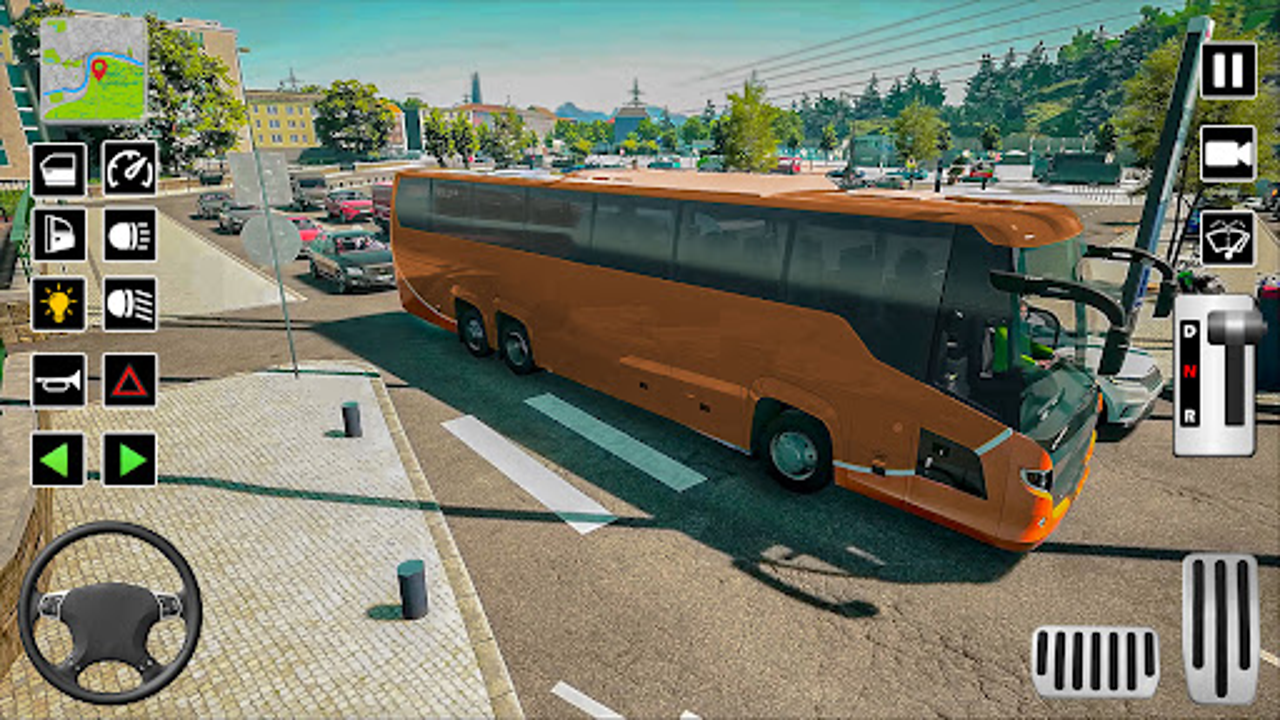Open the bus doors
This screenshot has width=1280, height=720.
(x=60, y=169)
